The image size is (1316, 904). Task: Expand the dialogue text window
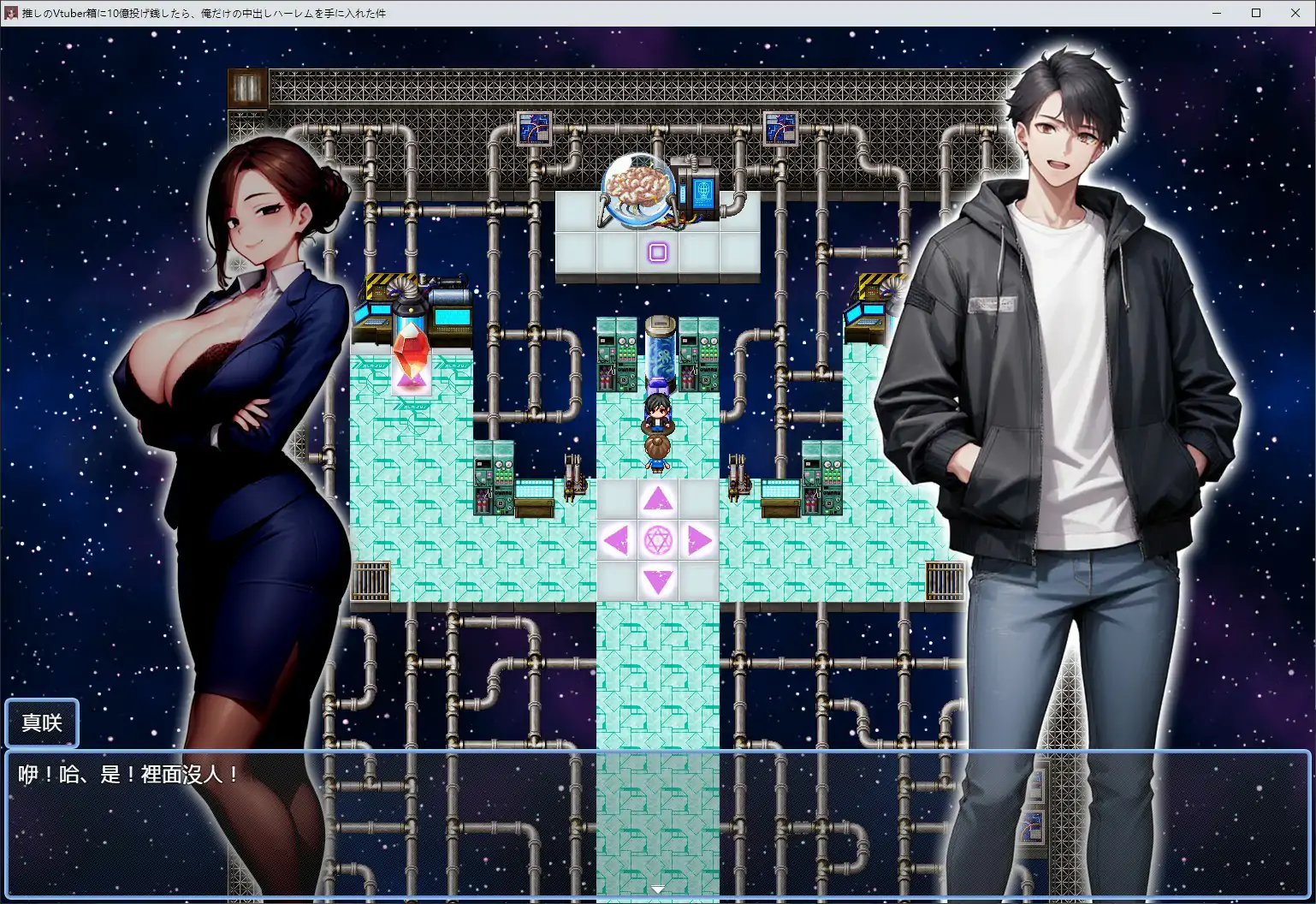click(657, 822)
